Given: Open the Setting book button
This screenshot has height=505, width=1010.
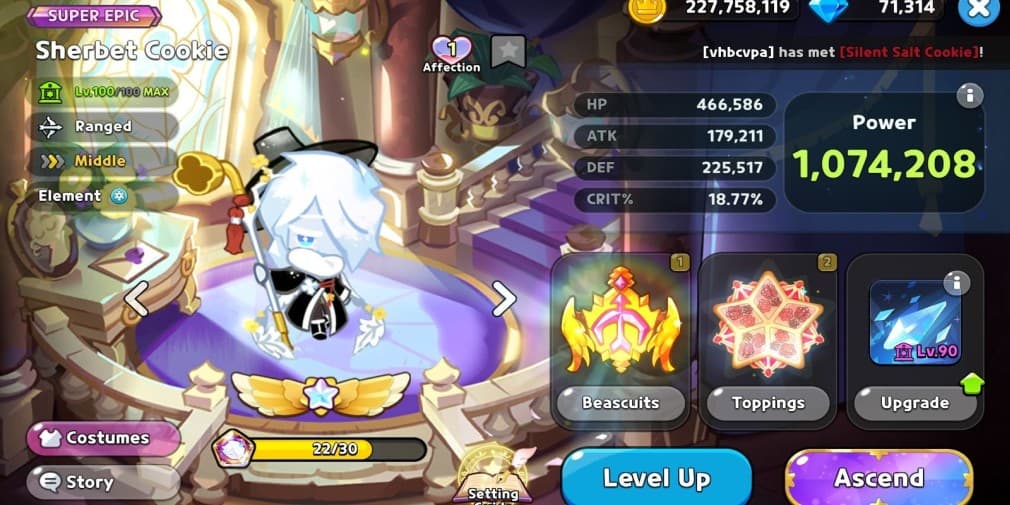Looking at the screenshot, I should tap(493, 475).
